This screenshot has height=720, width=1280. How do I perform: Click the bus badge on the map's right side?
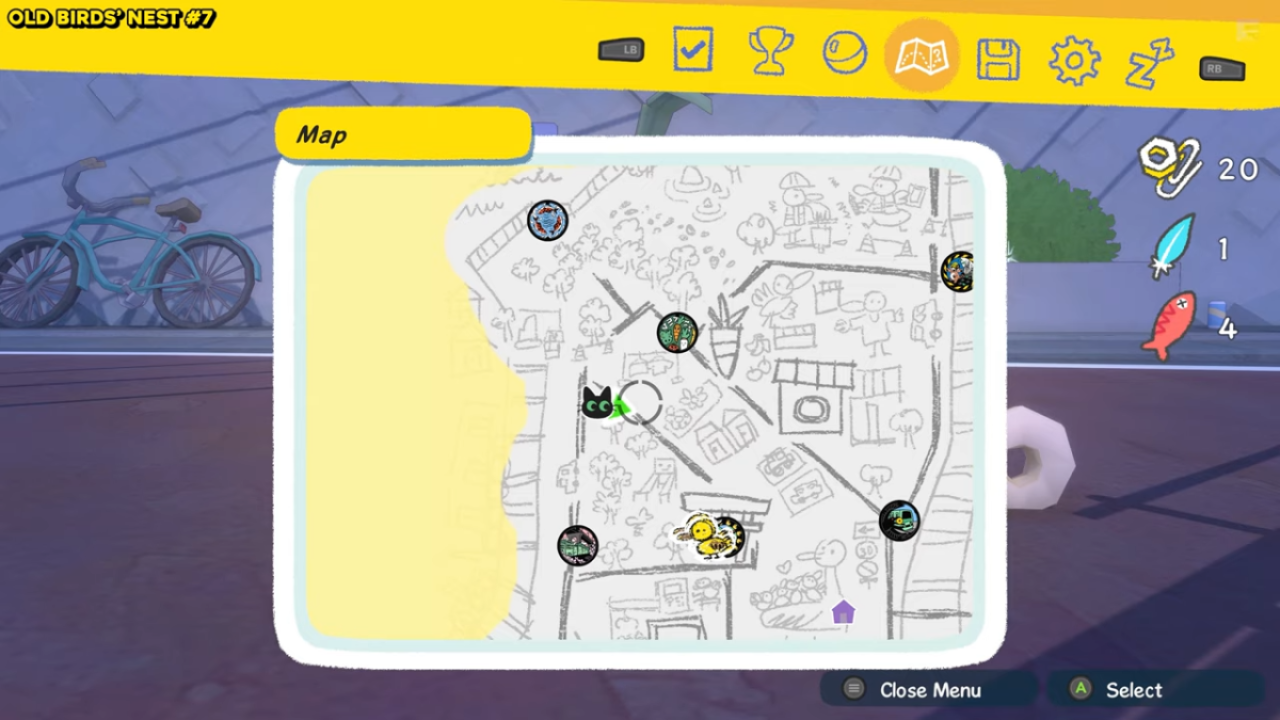pyautogui.click(x=898, y=520)
